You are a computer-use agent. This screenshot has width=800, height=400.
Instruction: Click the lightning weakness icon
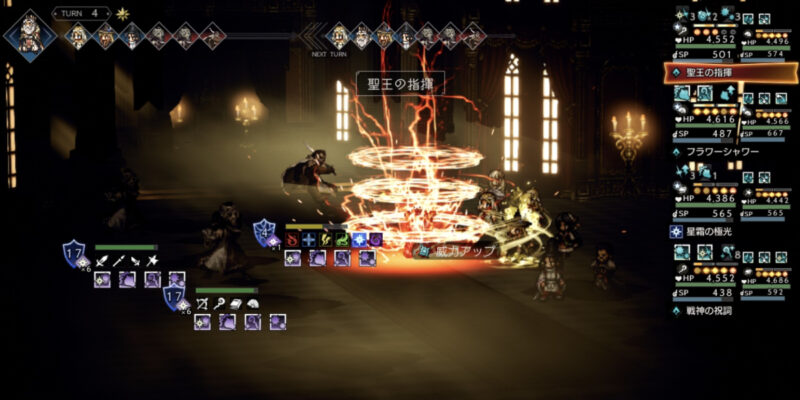click(325, 240)
